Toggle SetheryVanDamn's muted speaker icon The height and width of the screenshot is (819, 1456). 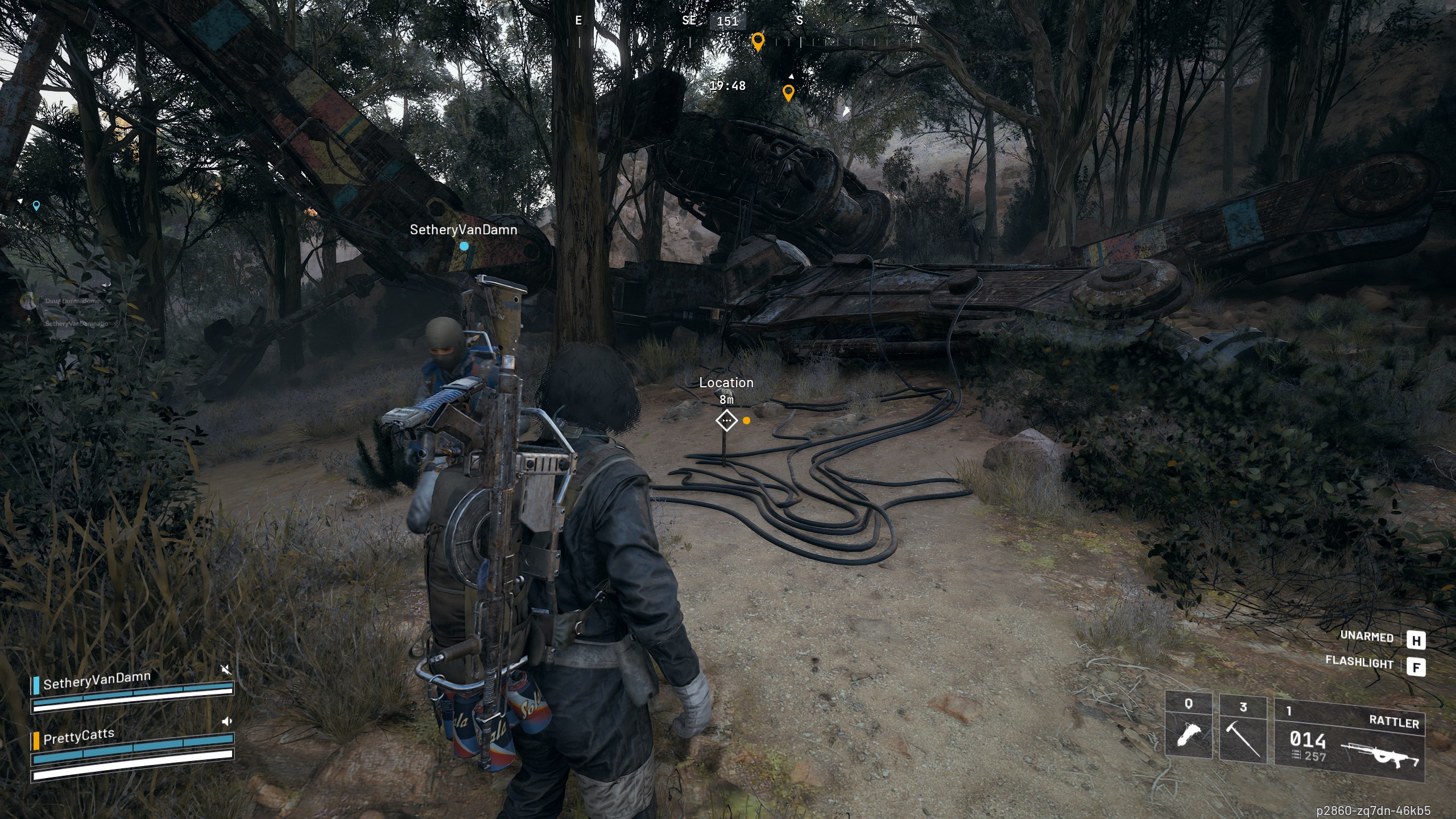tap(226, 670)
